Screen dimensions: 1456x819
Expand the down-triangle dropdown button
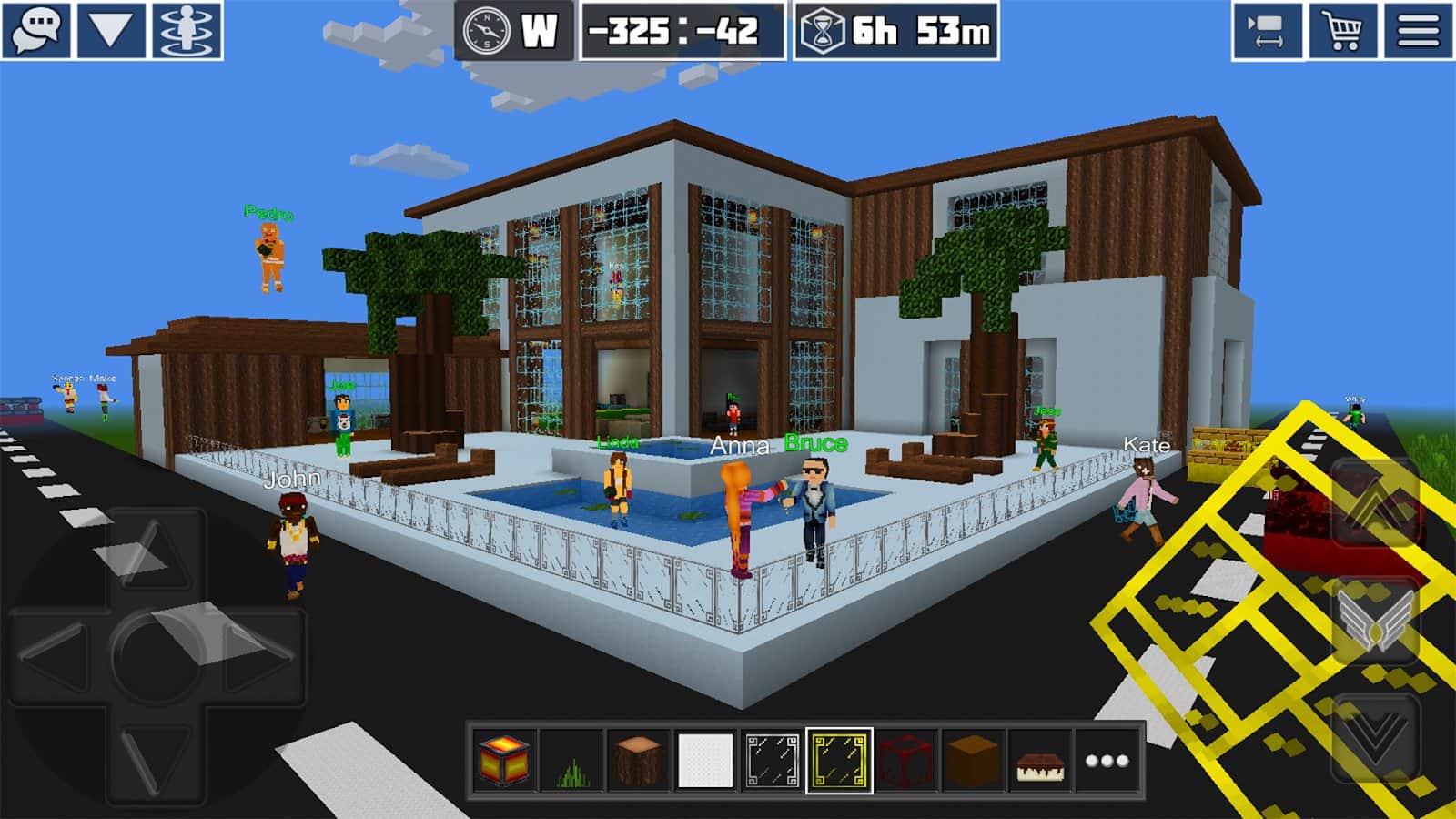point(111,31)
